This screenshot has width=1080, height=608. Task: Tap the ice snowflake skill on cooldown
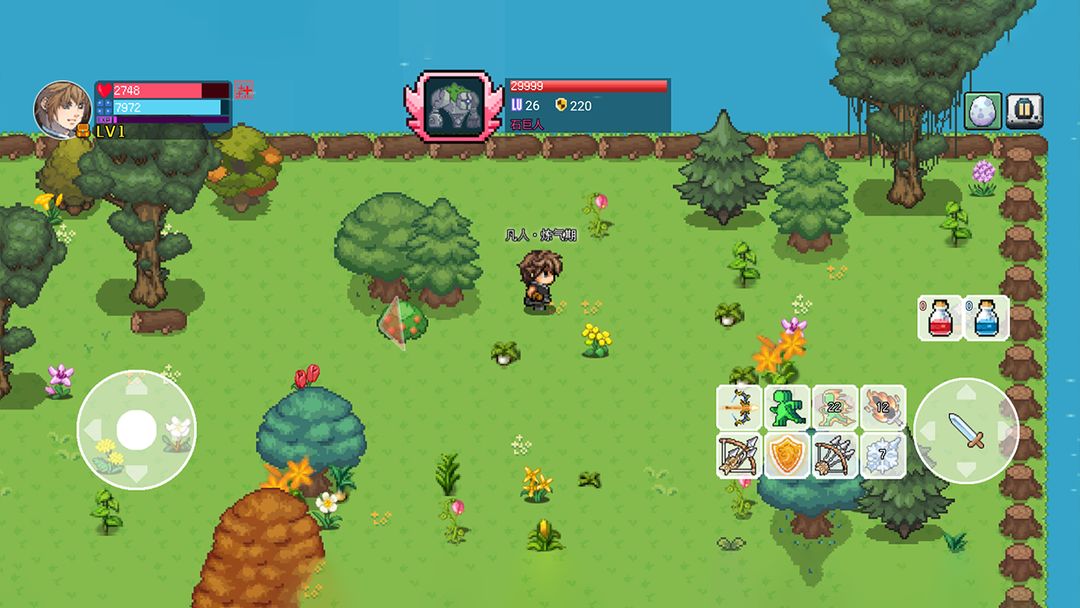(x=882, y=455)
